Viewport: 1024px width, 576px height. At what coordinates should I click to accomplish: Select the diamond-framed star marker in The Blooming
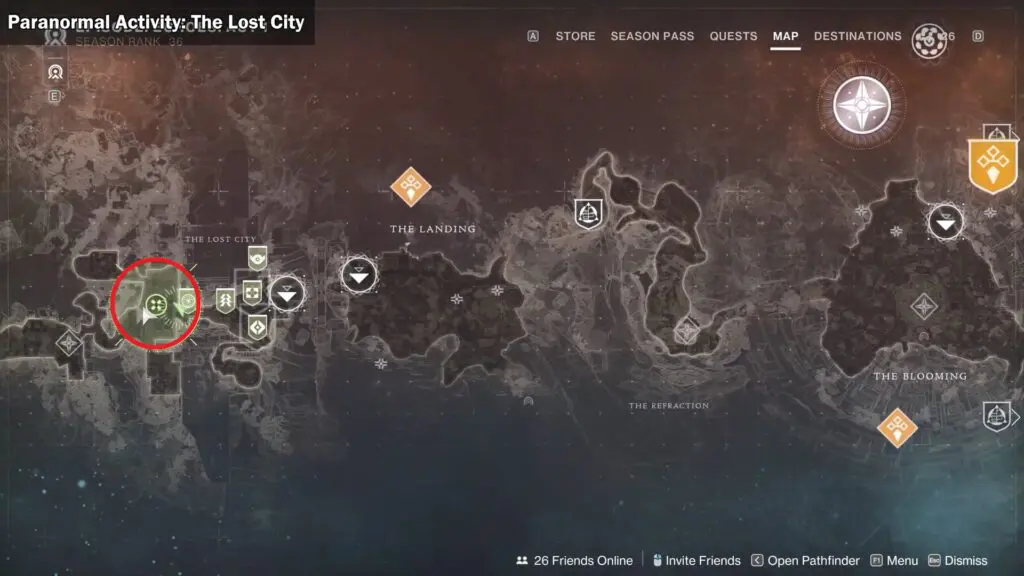point(924,307)
